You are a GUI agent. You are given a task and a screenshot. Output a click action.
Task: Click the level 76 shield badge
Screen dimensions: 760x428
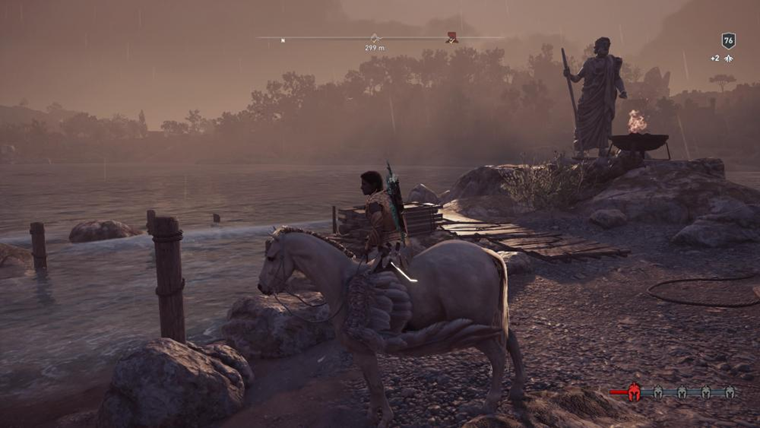tap(729, 41)
